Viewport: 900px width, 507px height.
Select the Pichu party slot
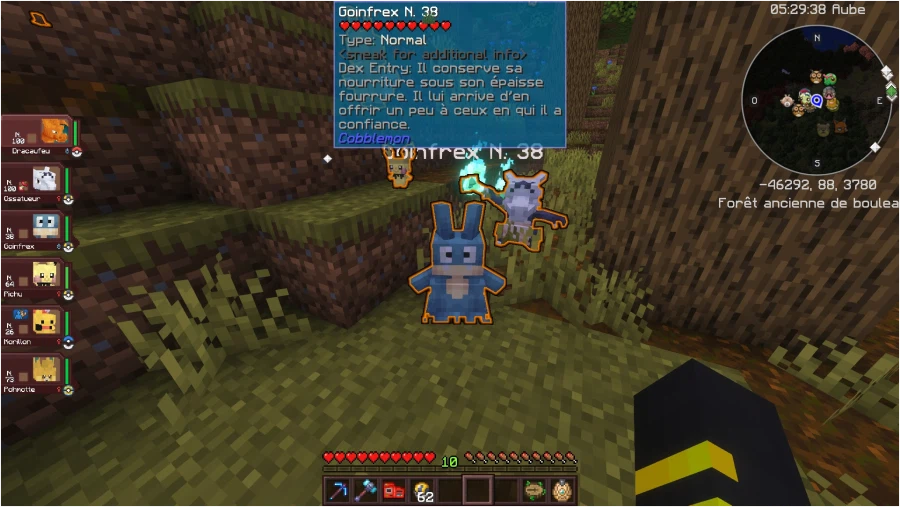coord(34,279)
